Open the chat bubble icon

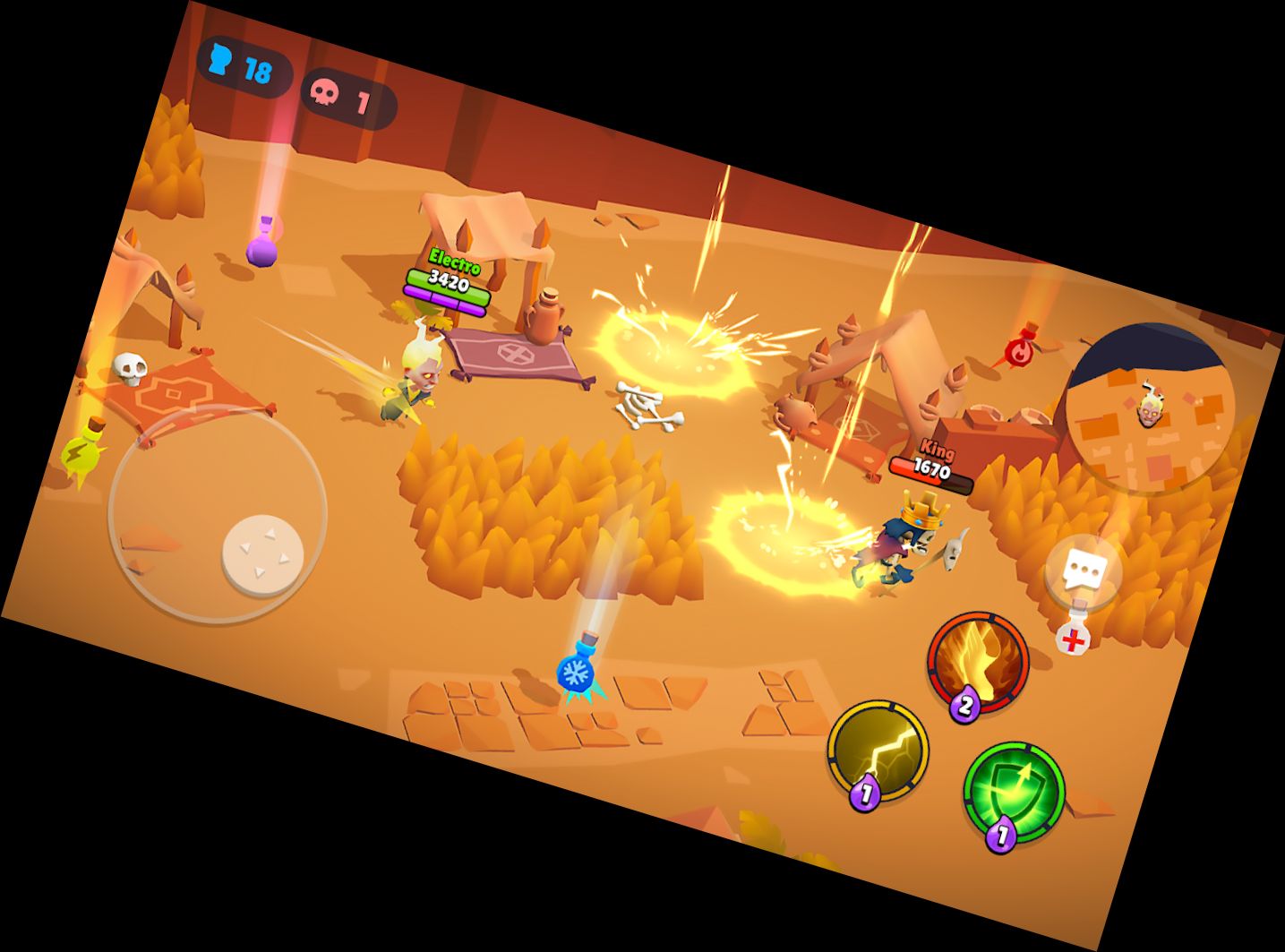[x=1084, y=567]
